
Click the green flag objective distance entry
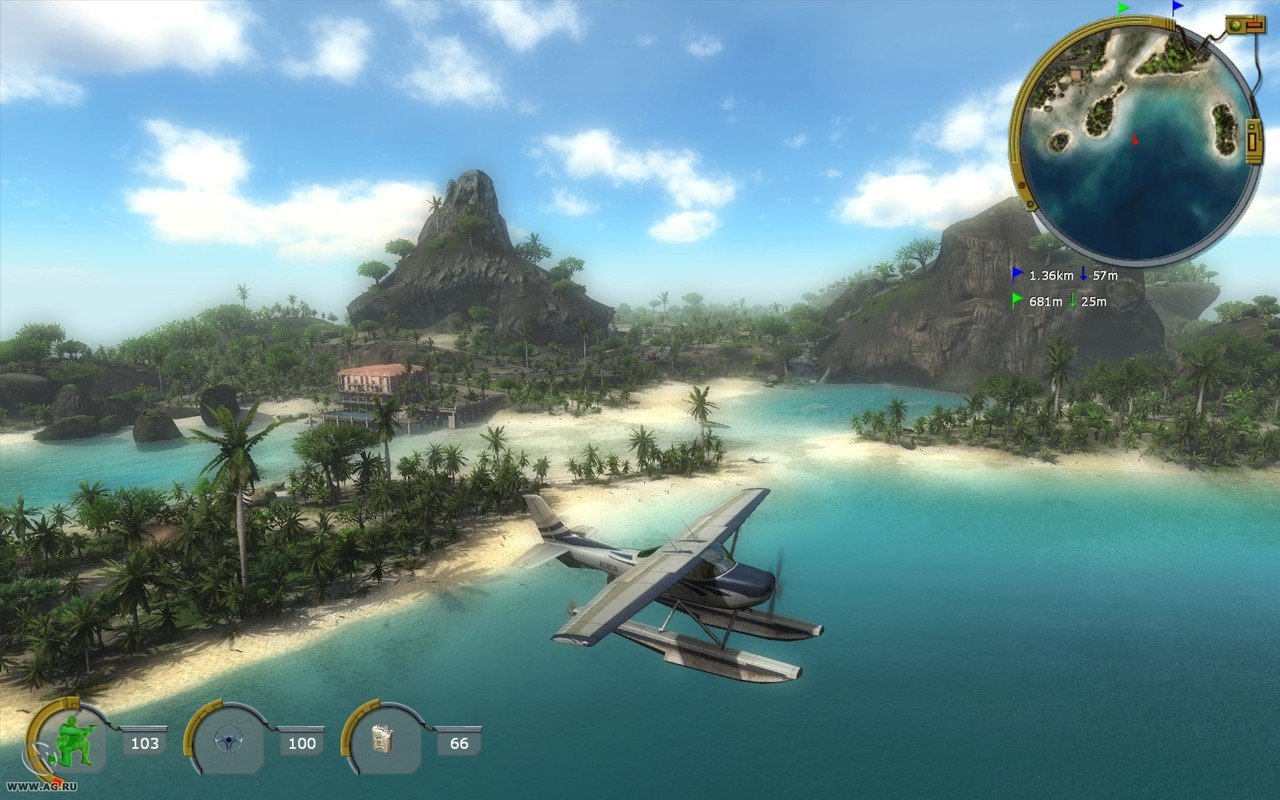click(x=1059, y=301)
